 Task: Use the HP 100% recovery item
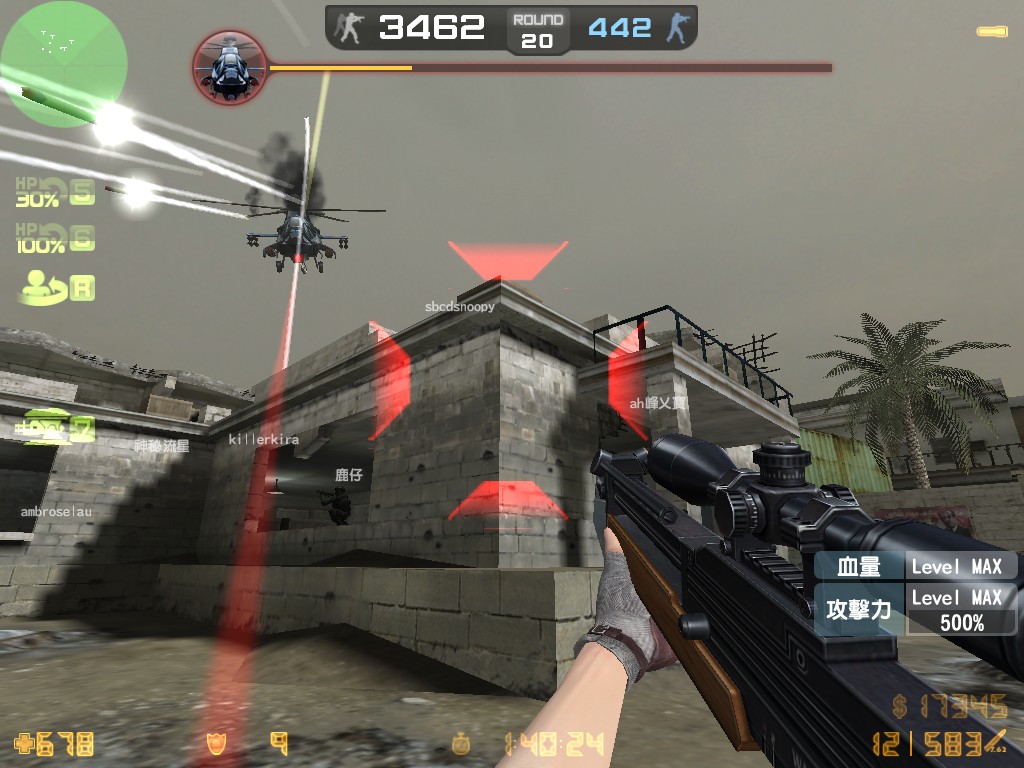click(55, 239)
